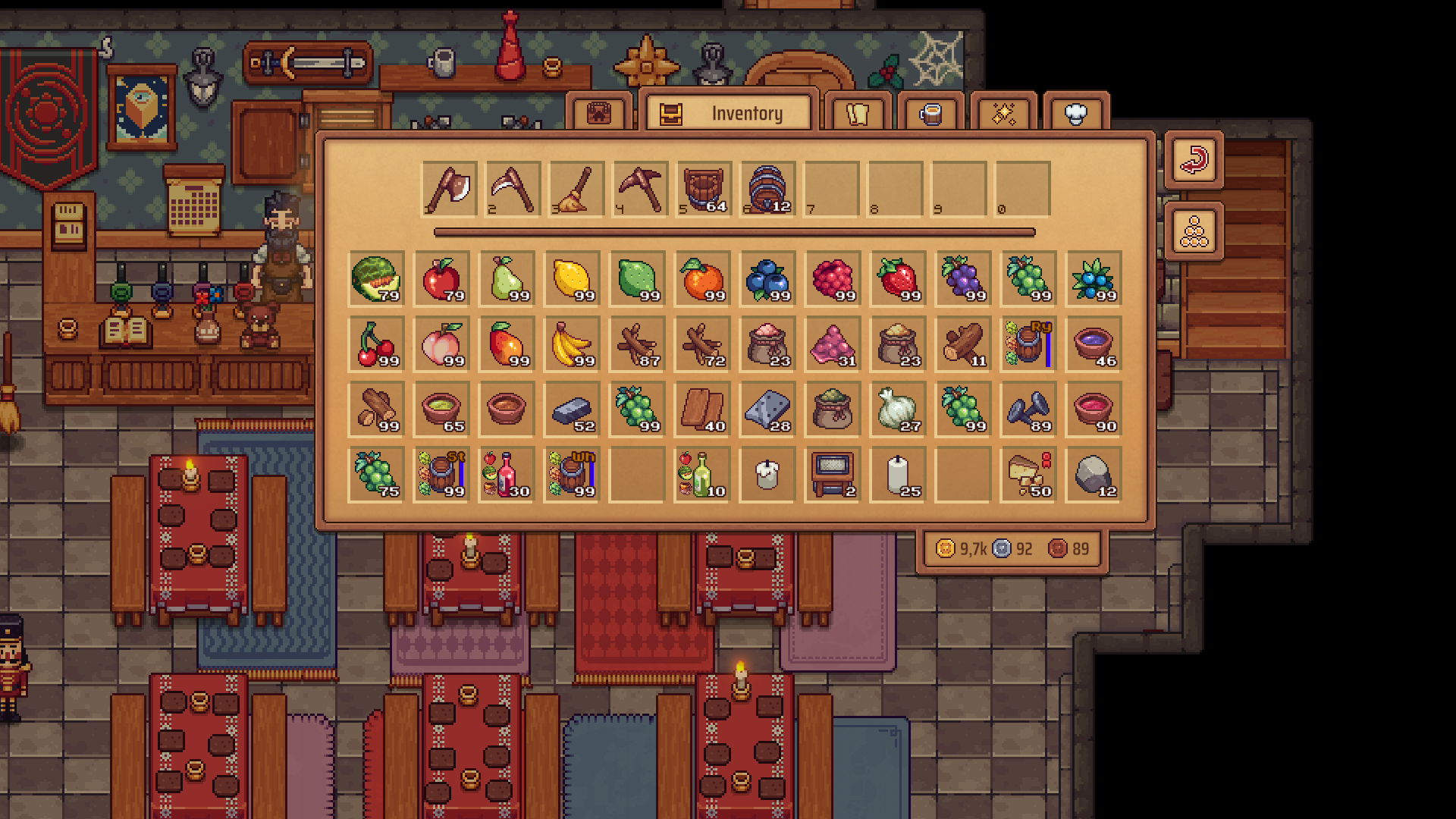Choose the orange stack in inventory
This screenshot has height=819, width=1456.
pyautogui.click(x=702, y=278)
